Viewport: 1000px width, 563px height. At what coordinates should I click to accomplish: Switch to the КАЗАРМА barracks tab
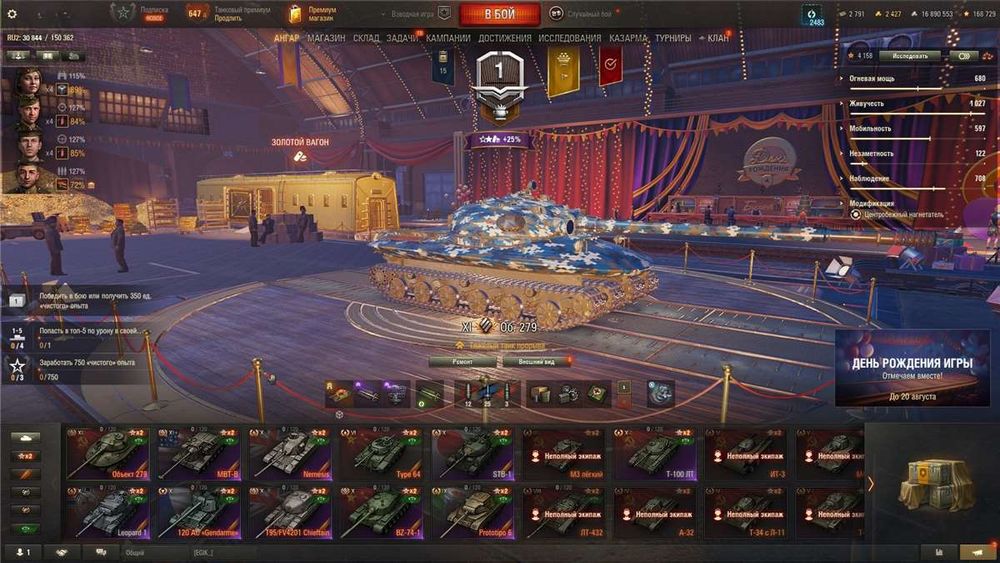pyautogui.click(x=629, y=38)
